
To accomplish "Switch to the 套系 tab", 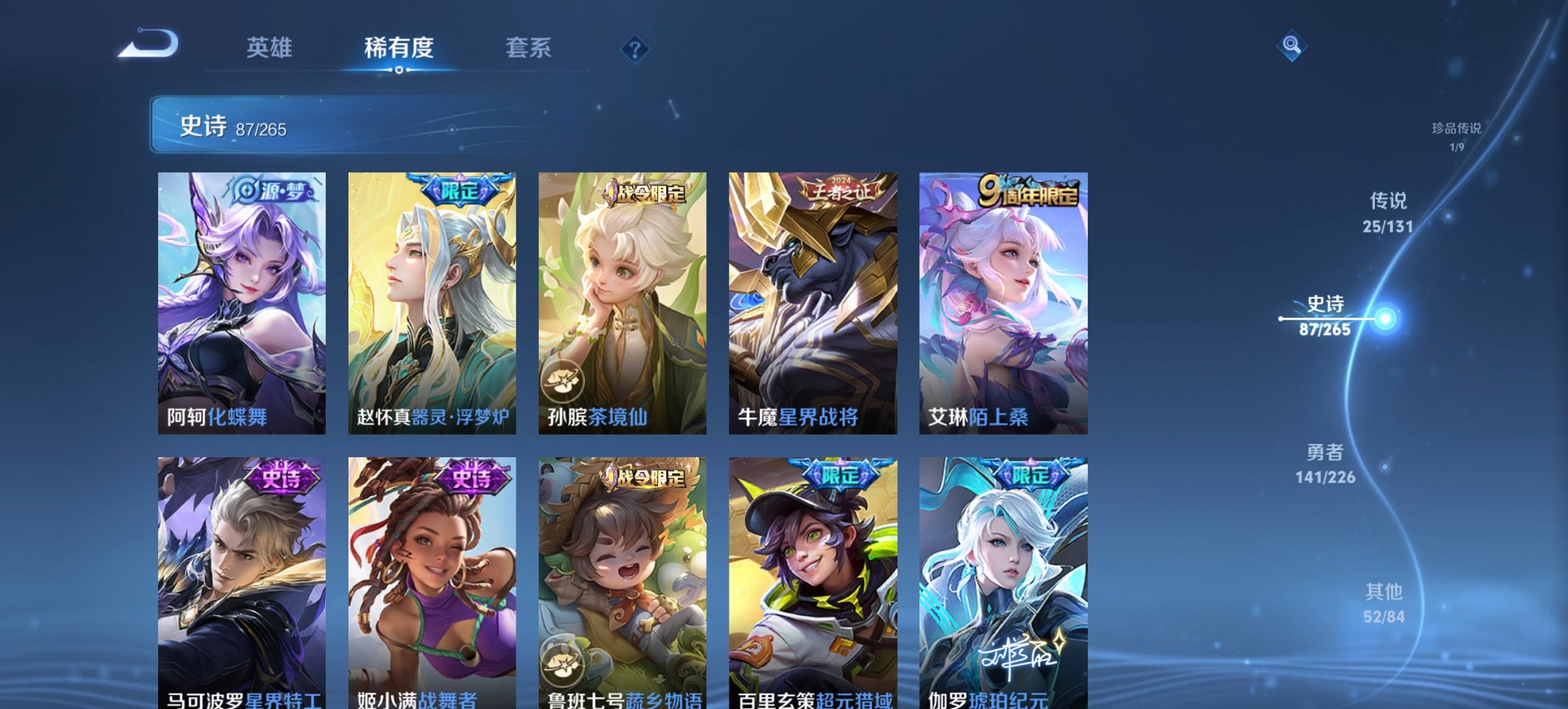I will tap(529, 48).
